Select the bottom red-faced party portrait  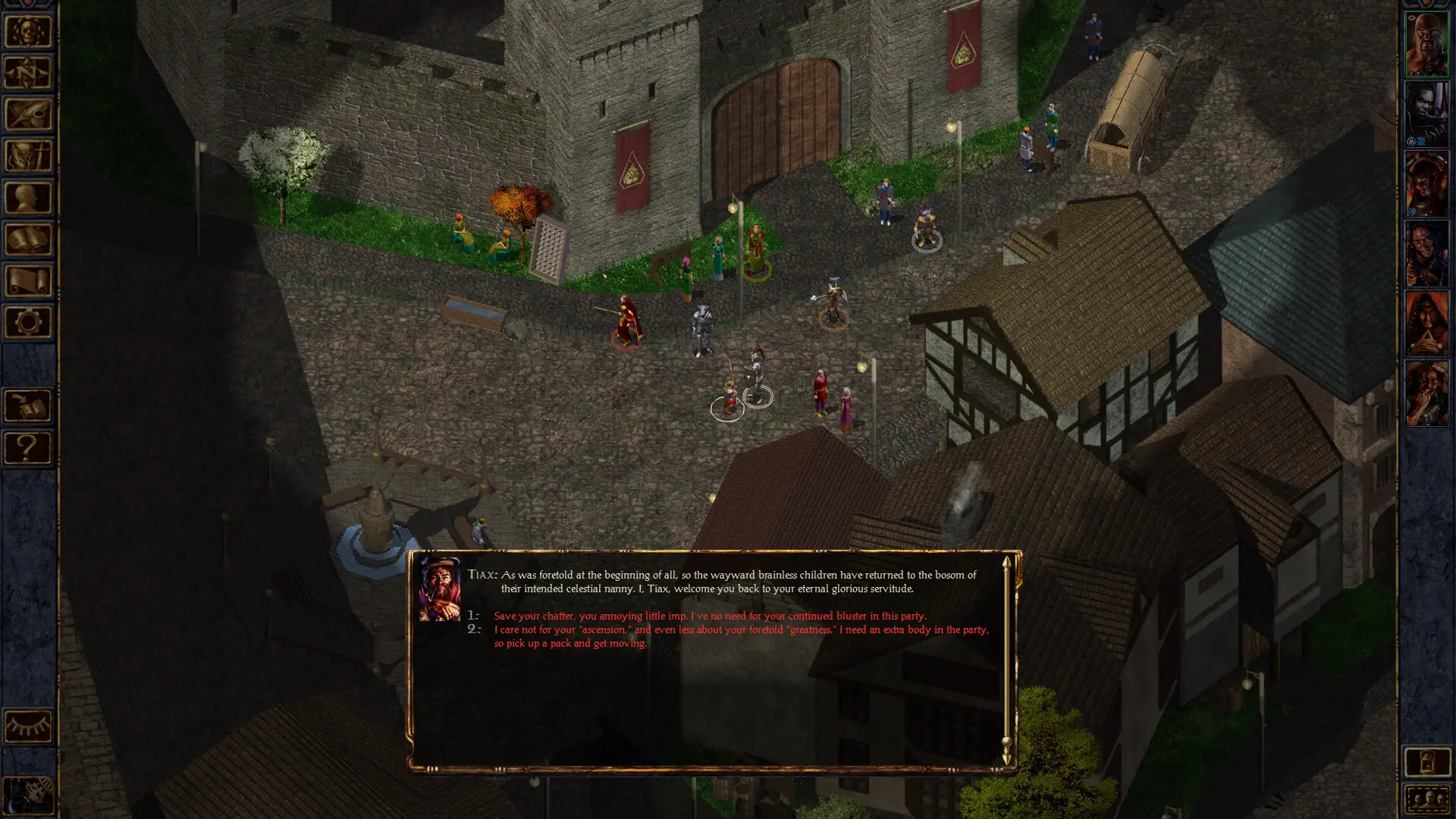point(1426,394)
